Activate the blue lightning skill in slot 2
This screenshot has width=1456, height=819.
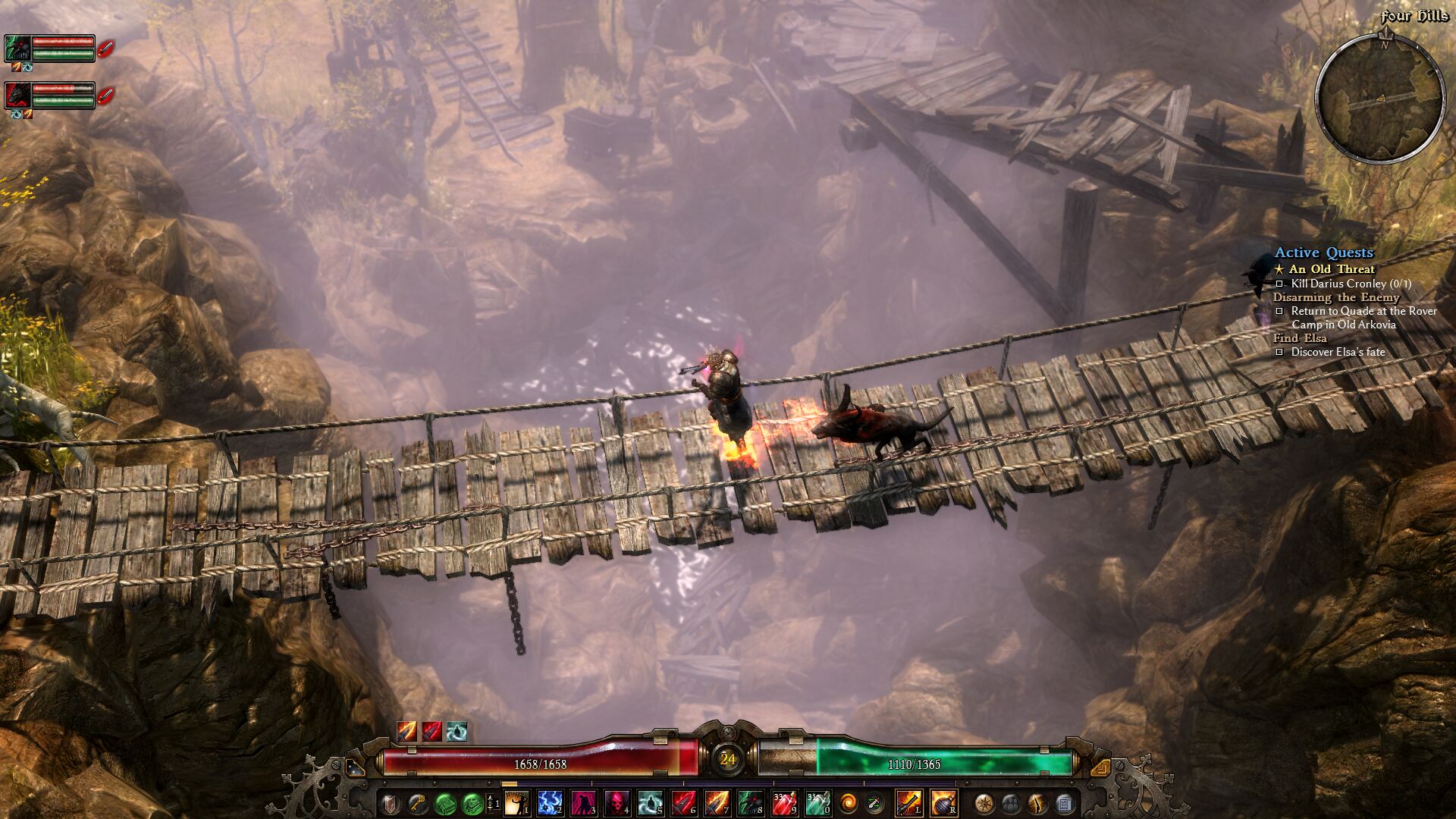550,802
